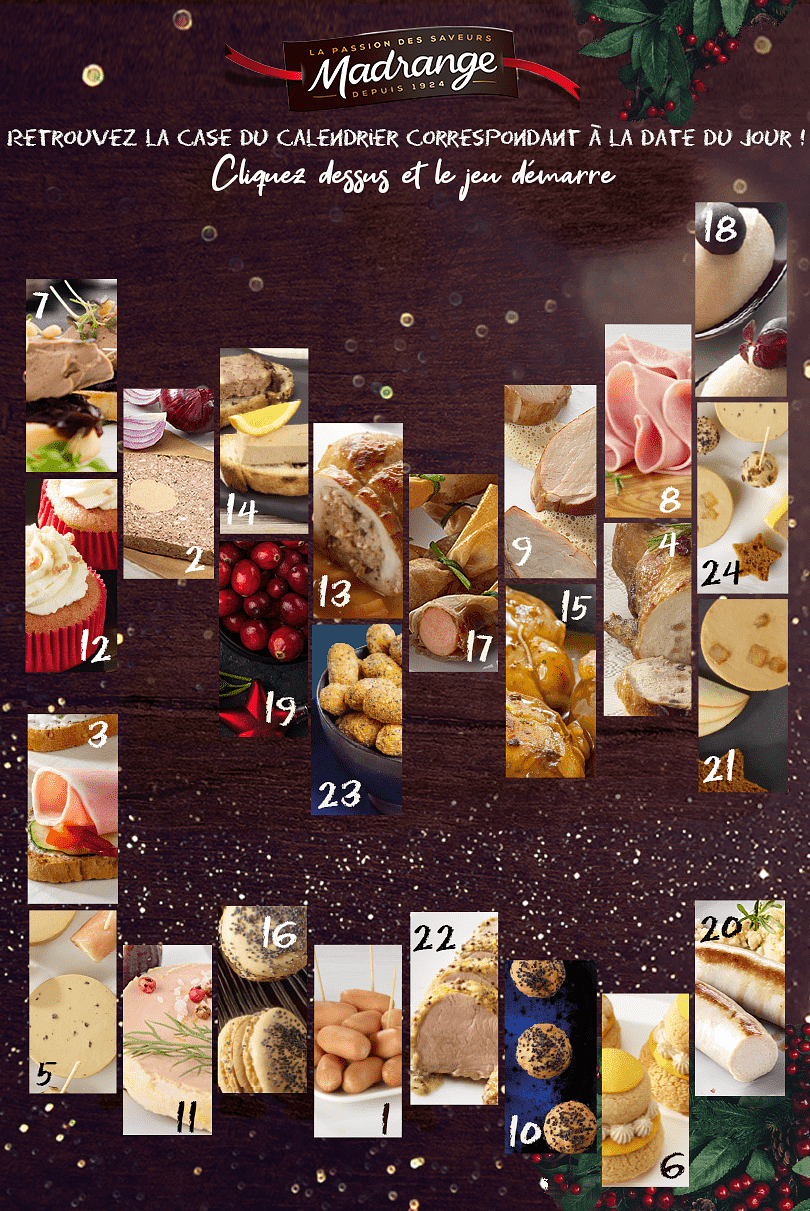Select the day 23 calendar tile
Screen dimensions: 810x1211
[x=358, y=720]
